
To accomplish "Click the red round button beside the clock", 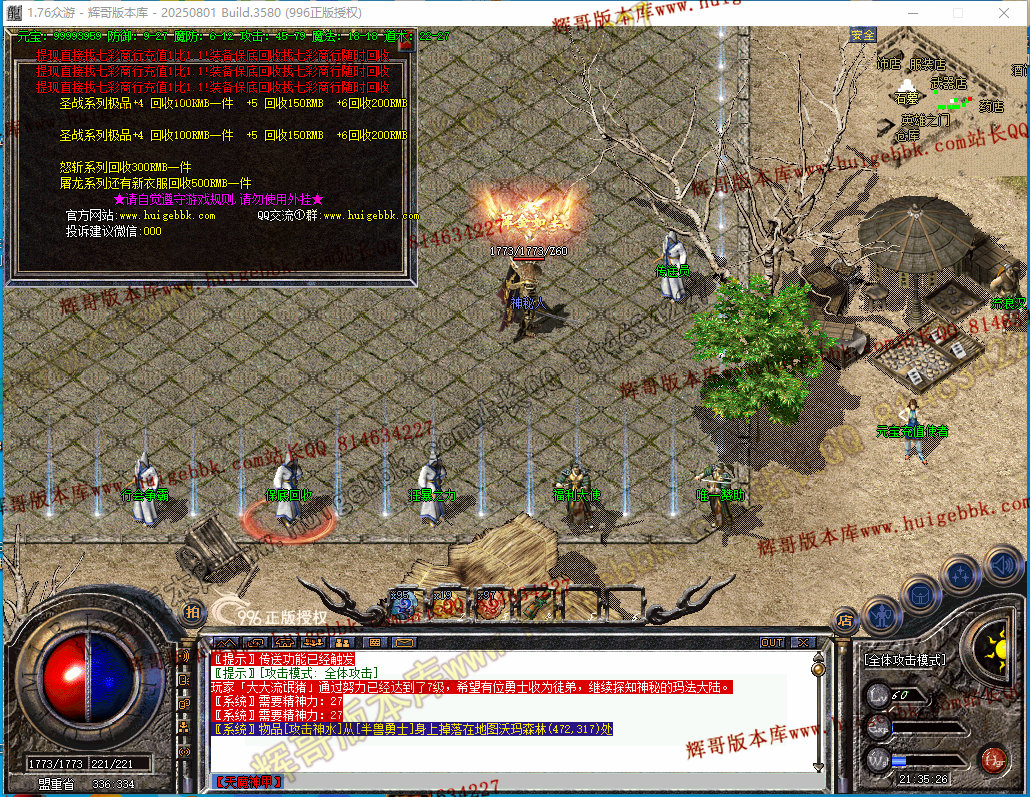I will 992,758.
